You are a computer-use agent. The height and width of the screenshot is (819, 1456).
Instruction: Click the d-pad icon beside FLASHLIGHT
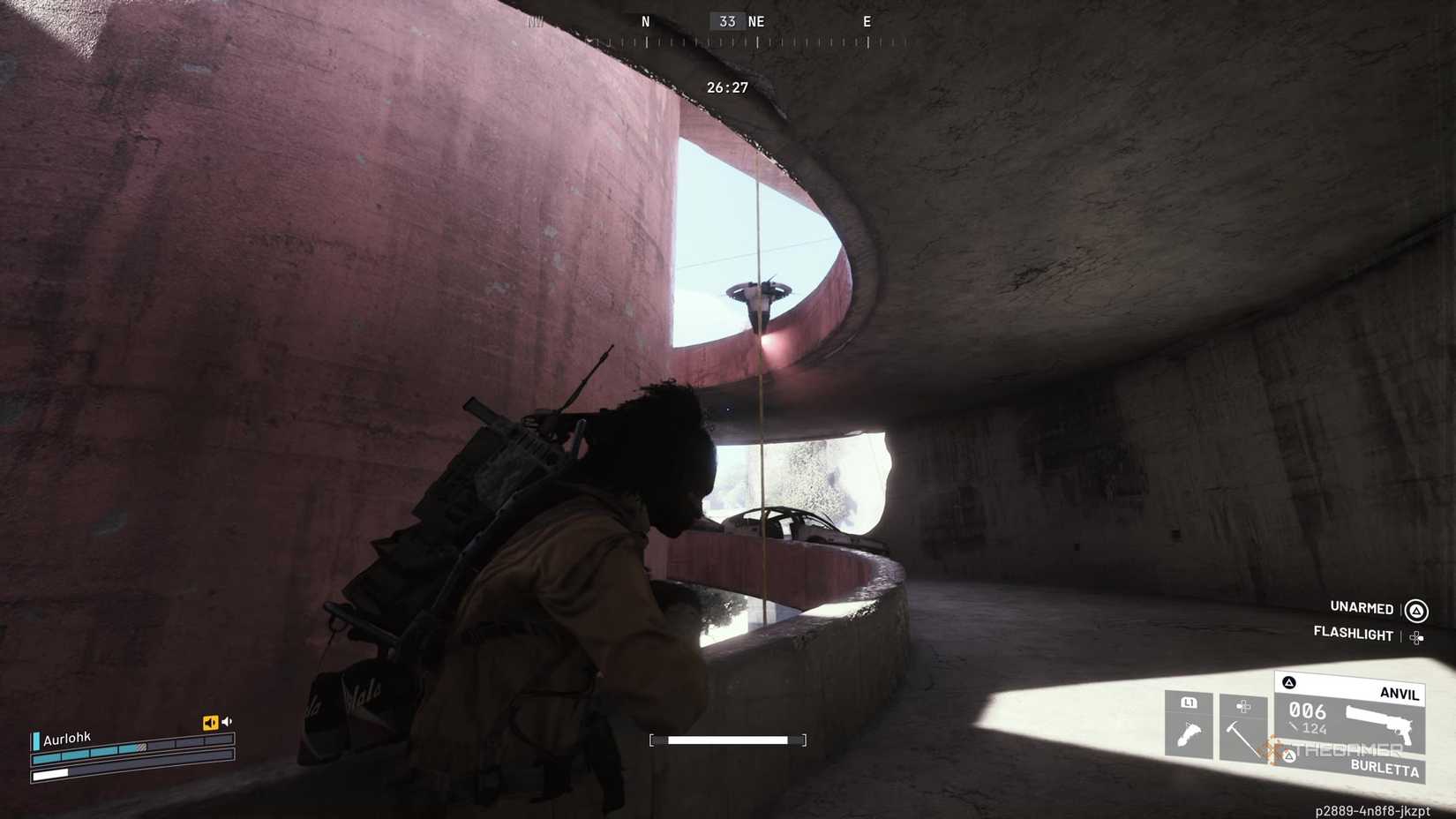[x=1417, y=636]
